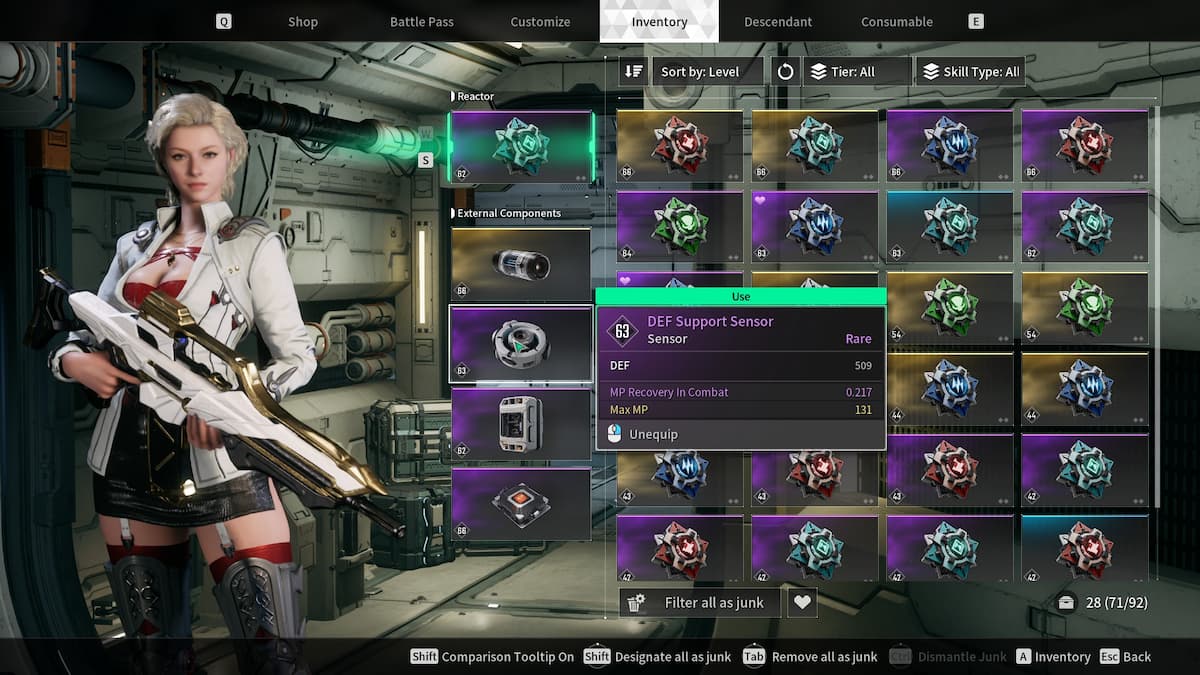The height and width of the screenshot is (675, 1200).
Task: Select the orange-core processor component slot
Action: pyautogui.click(x=520, y=504)
